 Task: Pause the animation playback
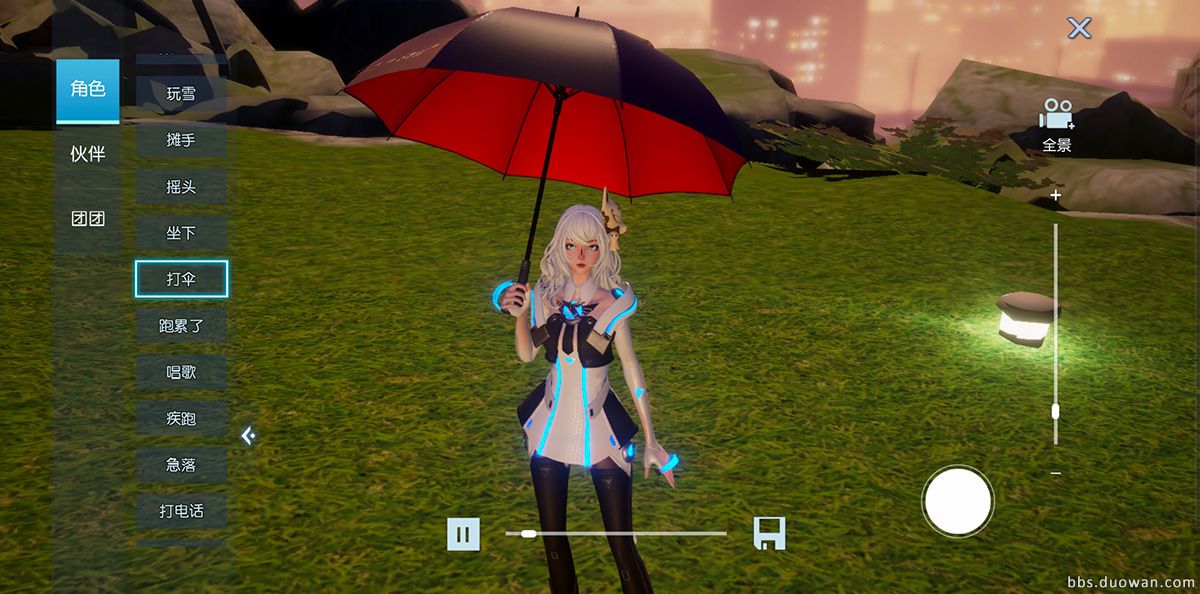(462, 534)
